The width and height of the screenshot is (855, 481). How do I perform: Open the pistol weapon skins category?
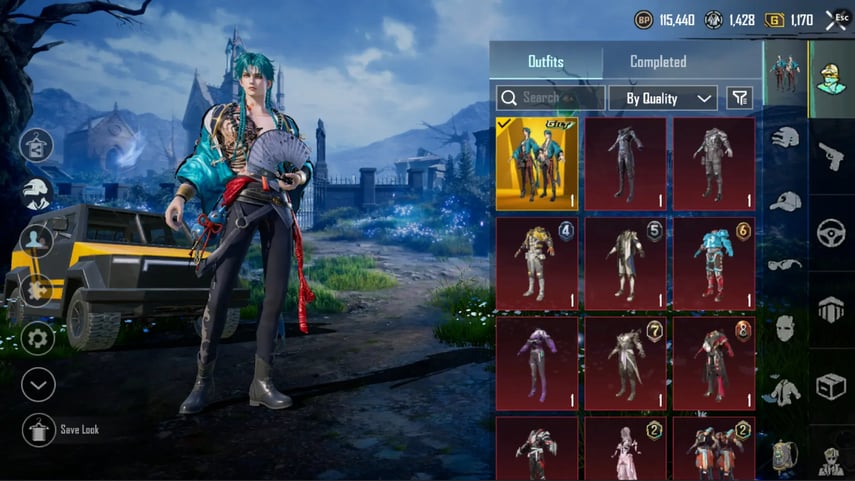tap(831, 155)
